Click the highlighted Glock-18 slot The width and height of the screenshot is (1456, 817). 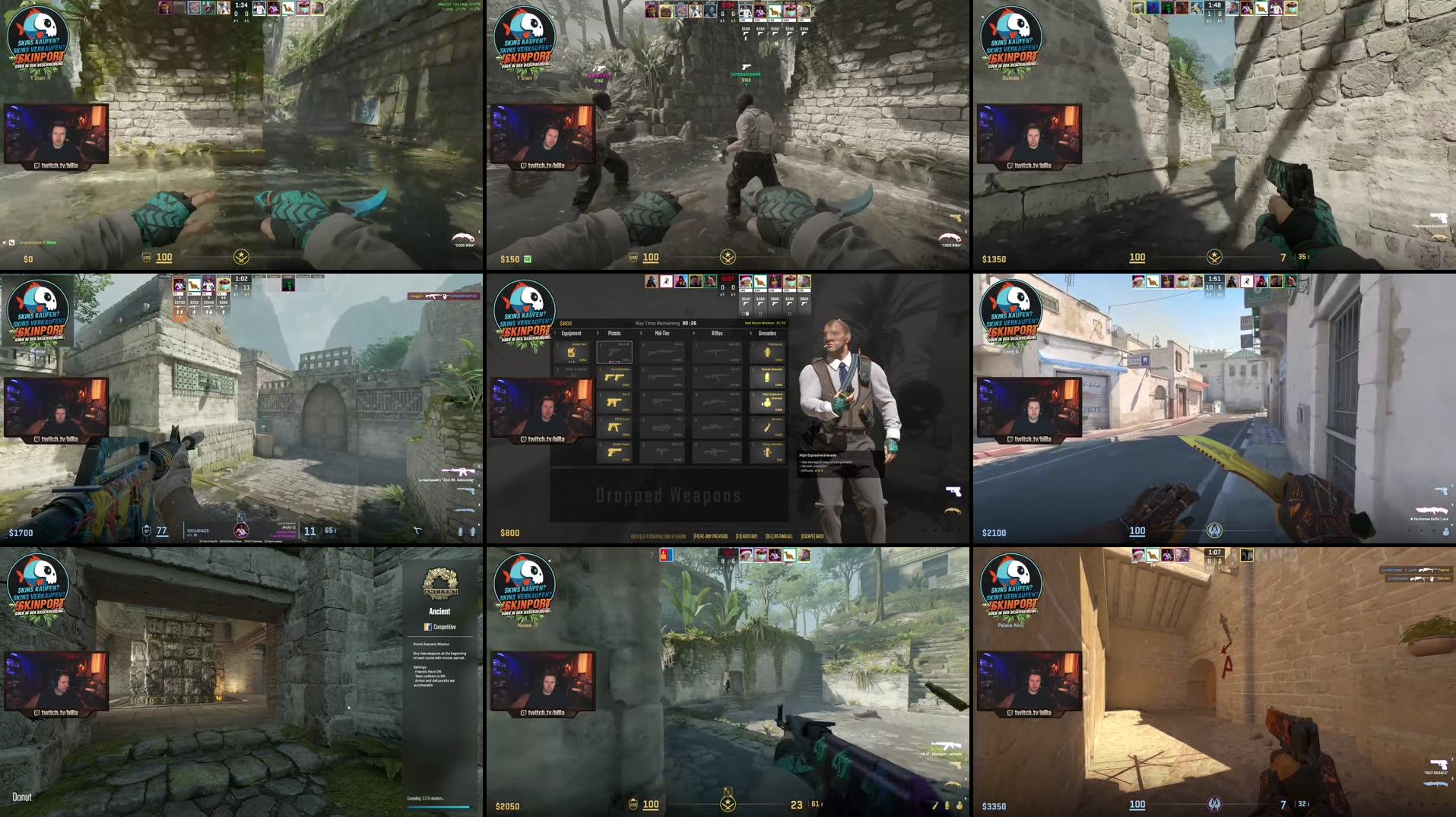[x=614, y=352]
